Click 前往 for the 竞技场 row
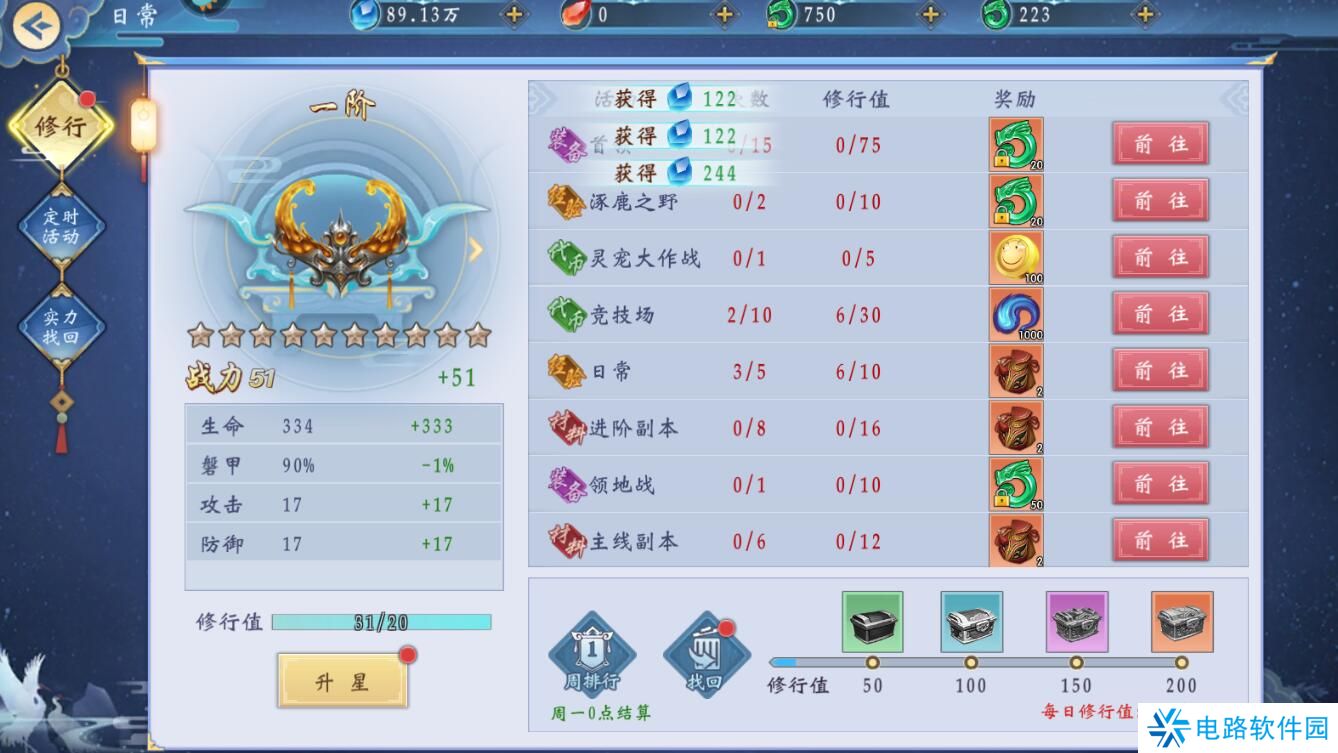The width and height of the screenshot is (1338, 753). 1159,313
